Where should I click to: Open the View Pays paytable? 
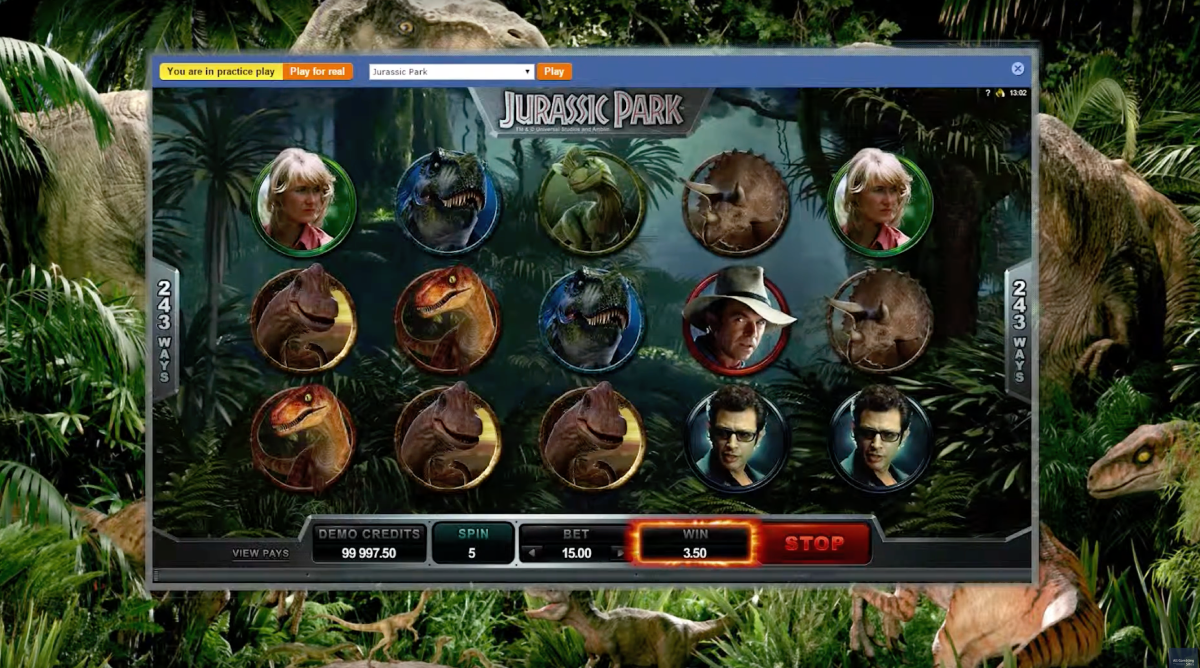(260, 553)
